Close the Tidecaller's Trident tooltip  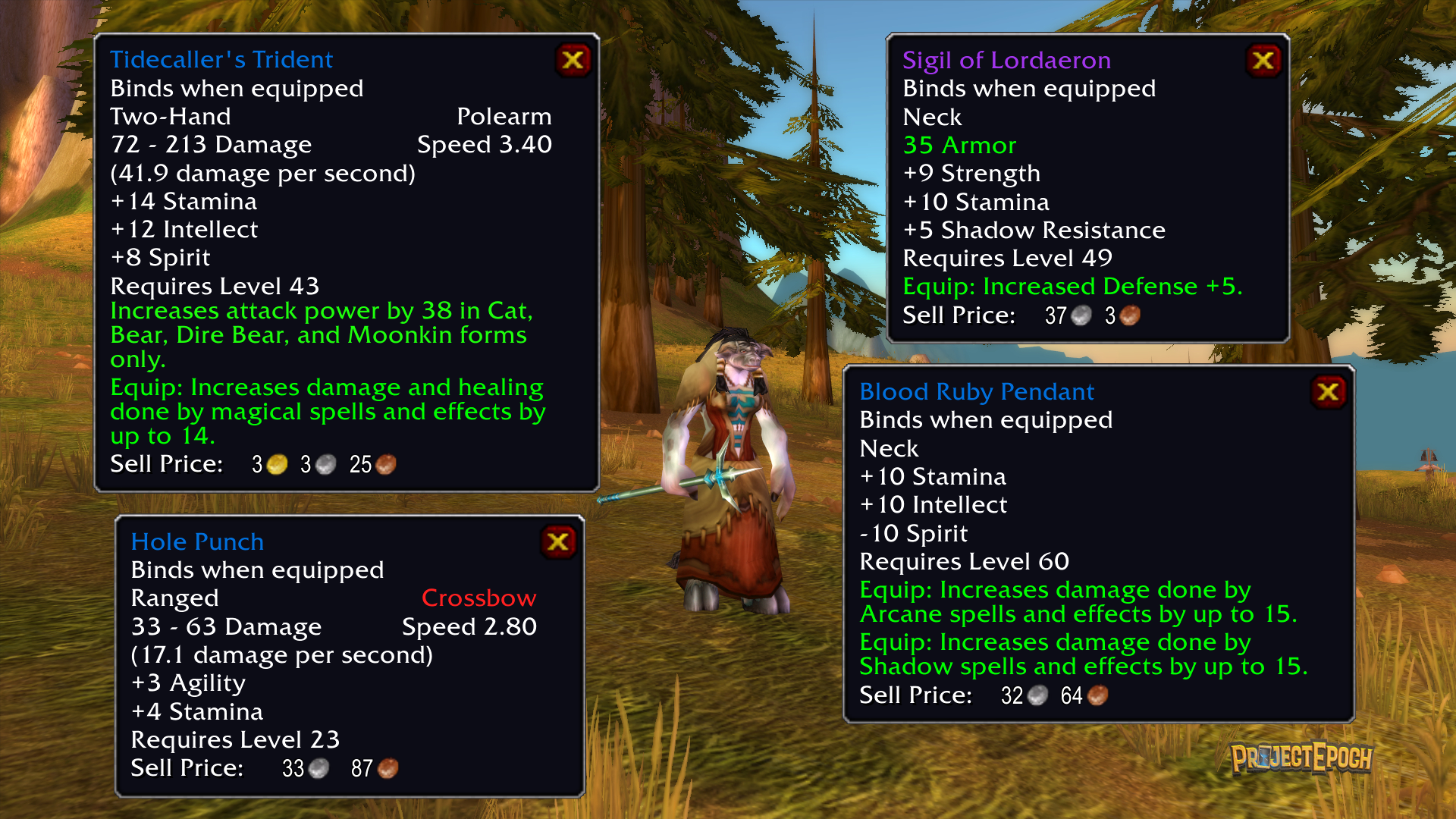pyautogui.click(x=573, y=60)
